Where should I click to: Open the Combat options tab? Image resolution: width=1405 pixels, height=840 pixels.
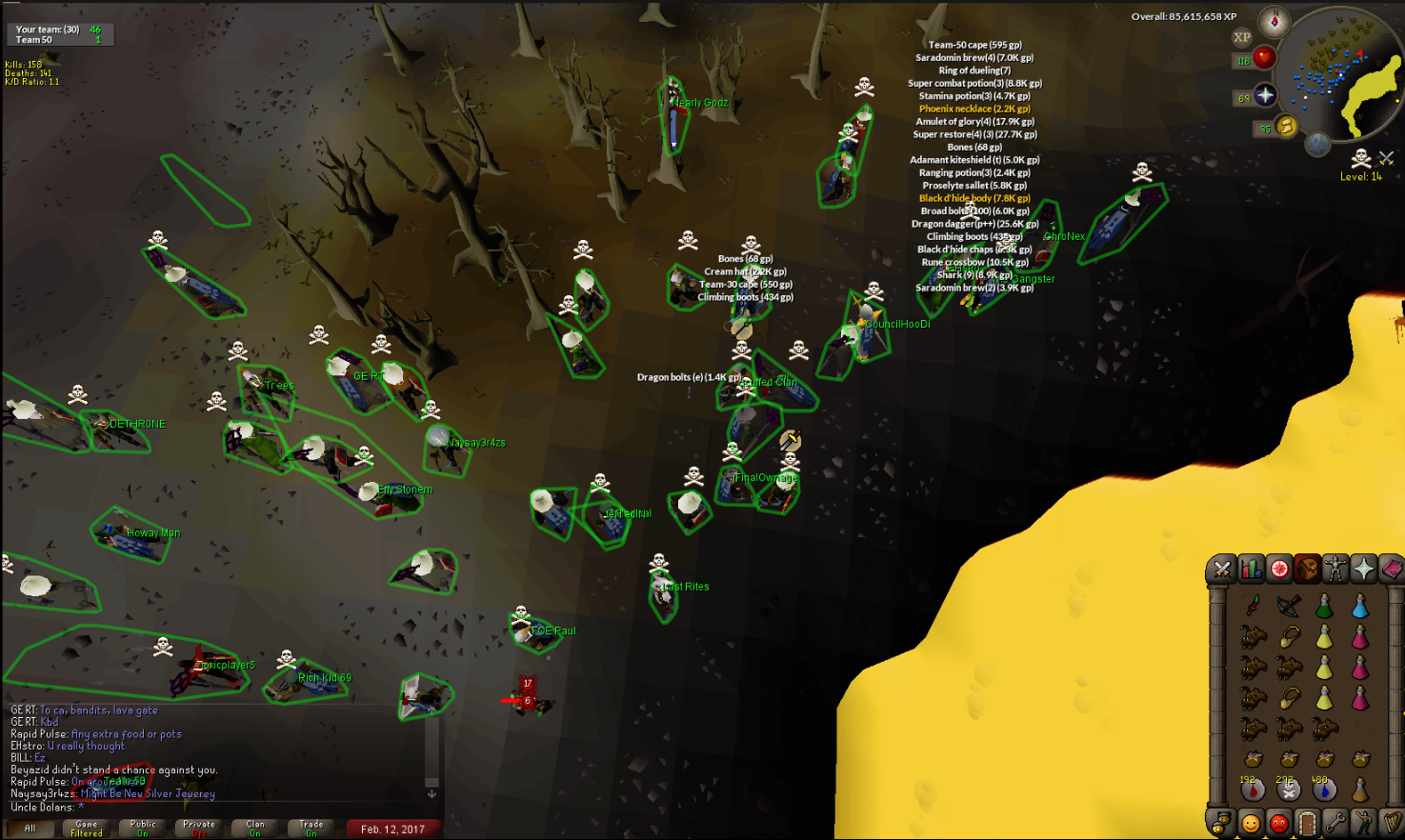(1224, 569)
